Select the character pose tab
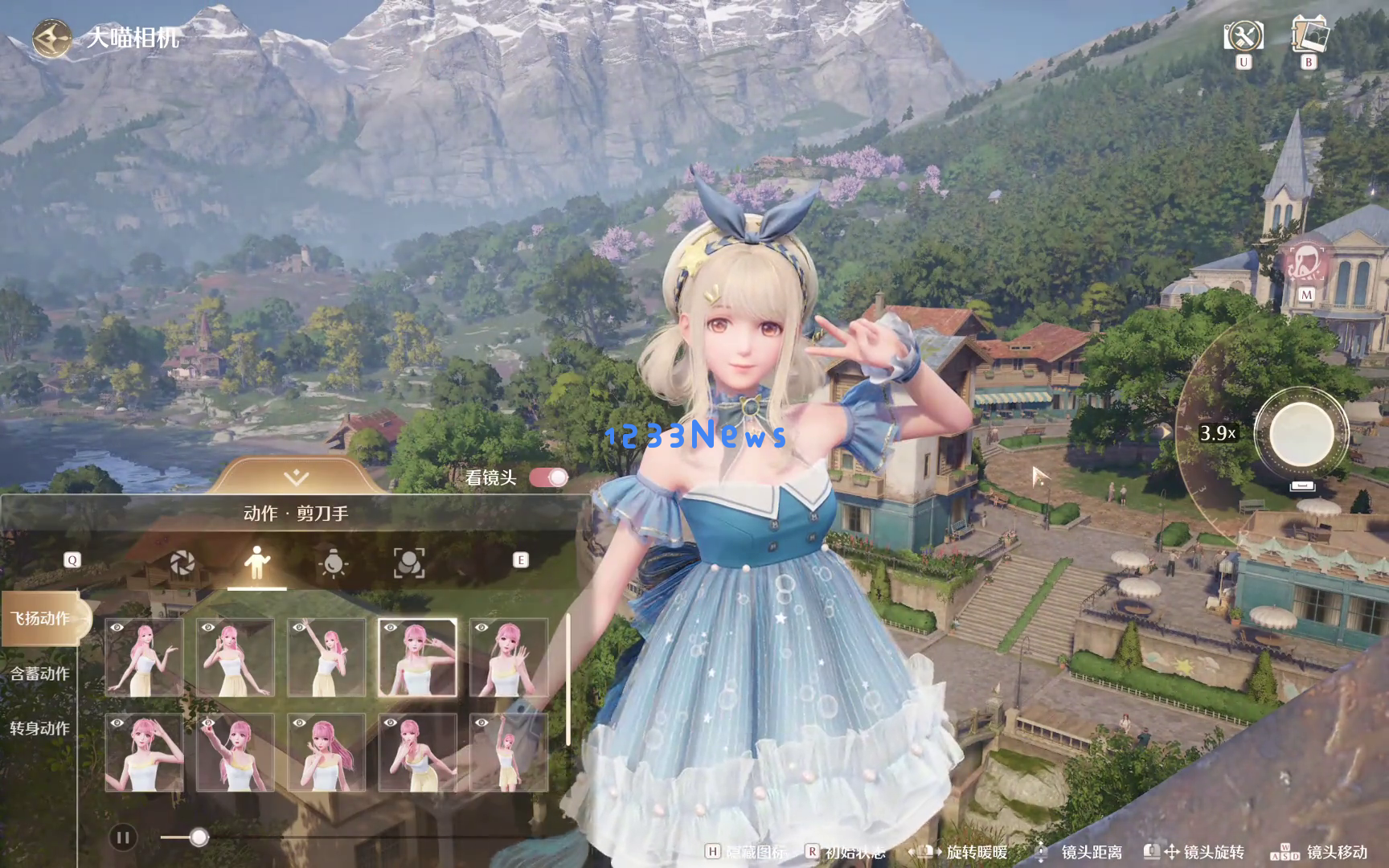This screenshot has height=868, width=1389. (x=256, y=563)
